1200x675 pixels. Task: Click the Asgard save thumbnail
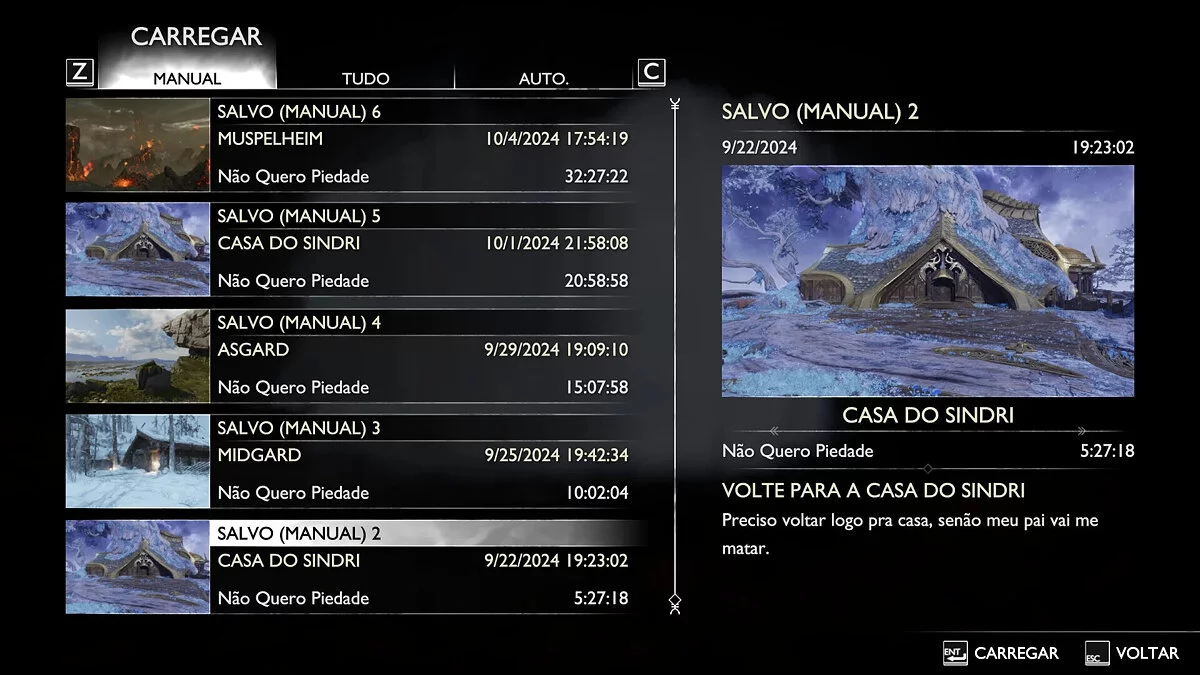pyautogui.click(x=137, y=356)
